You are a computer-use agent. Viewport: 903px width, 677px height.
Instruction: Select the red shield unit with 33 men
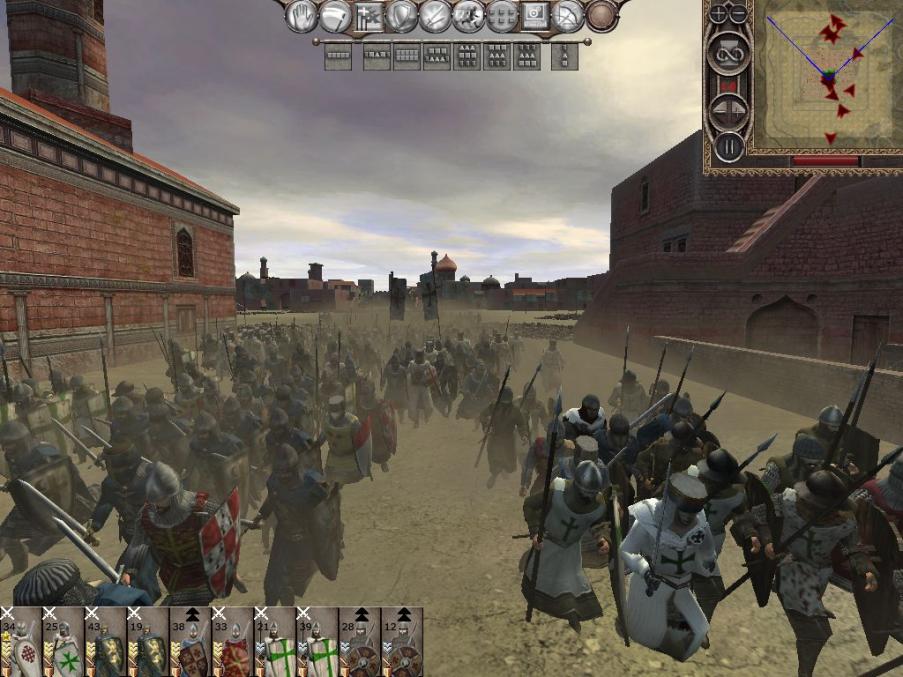pos(232,642)
